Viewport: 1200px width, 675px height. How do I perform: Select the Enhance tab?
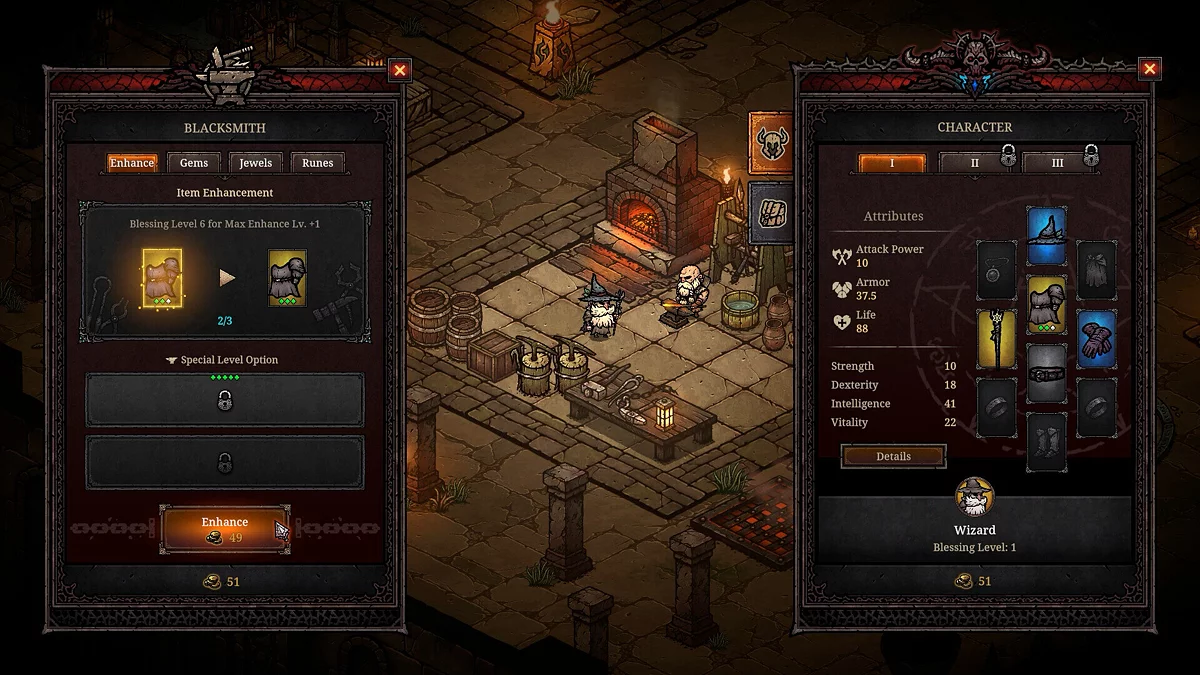[x=132, y=163]
